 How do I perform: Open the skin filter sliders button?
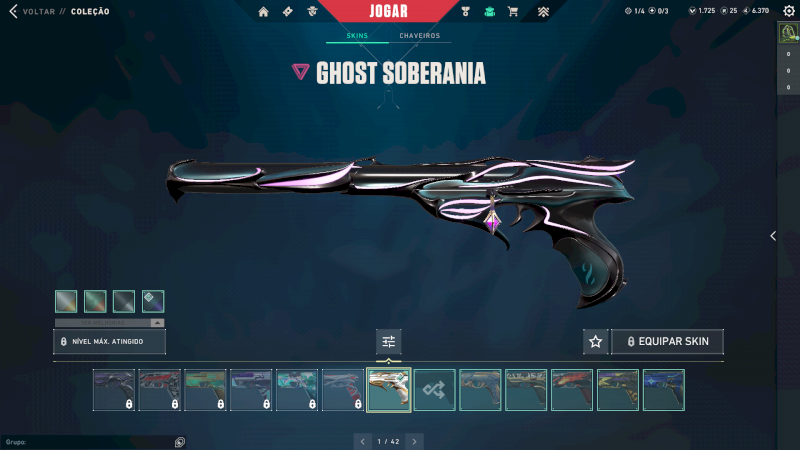coord(389,342)
